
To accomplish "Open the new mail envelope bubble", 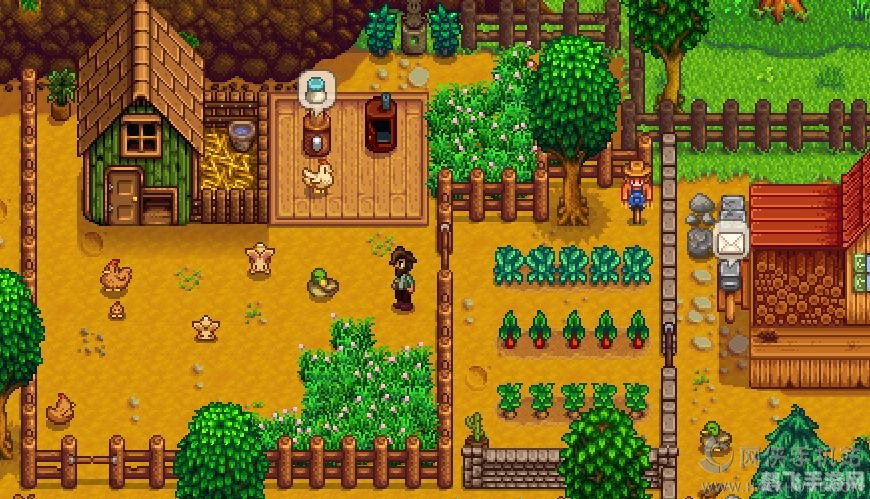I will (x=731, y=241).
